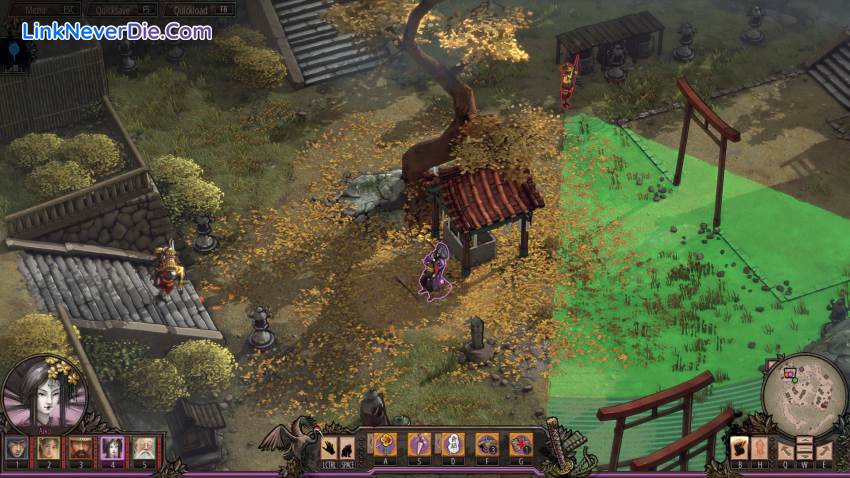Image resolution: width=850 pixels, height=478 pixels.
Task: Select the white-bearded old man portrait
Action: pos(145,448)
